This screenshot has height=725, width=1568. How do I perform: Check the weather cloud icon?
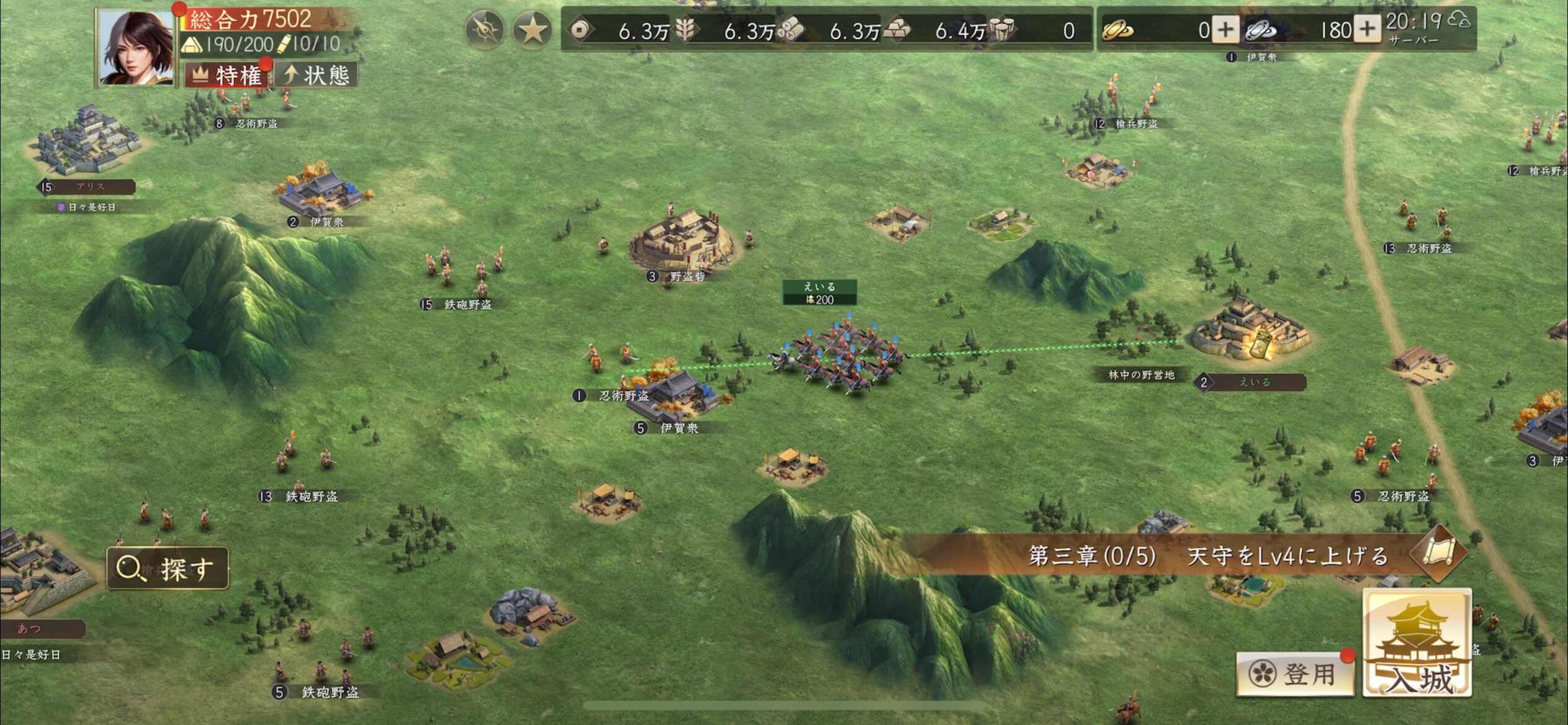1459,20
